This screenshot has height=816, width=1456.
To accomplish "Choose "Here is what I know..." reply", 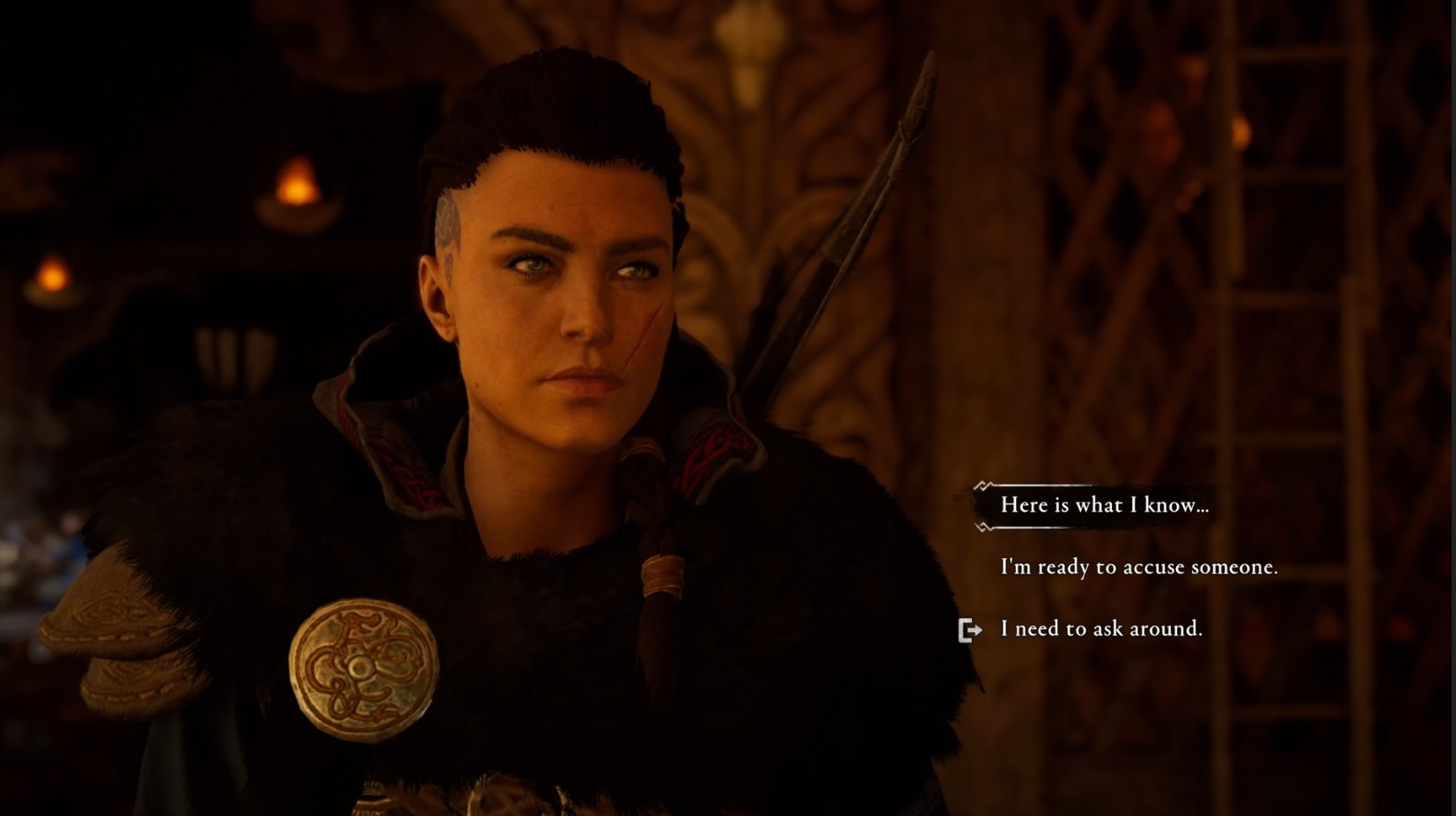I will pos(1104,505).
